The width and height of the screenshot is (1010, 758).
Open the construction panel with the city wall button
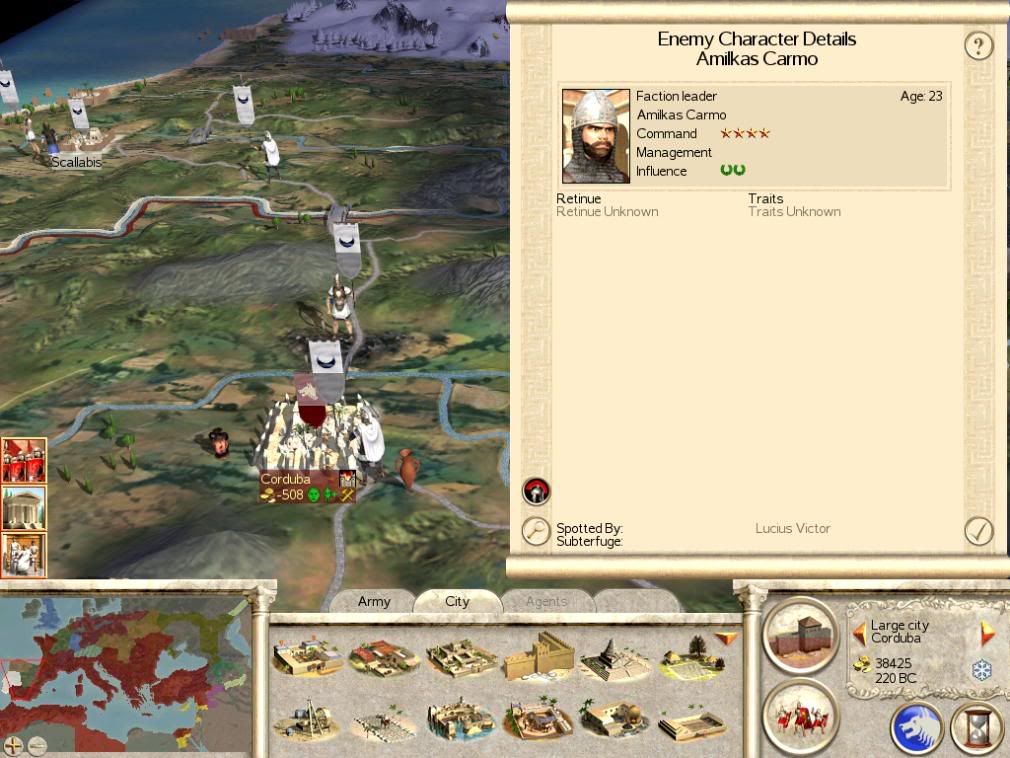click(x=800, y=634)
